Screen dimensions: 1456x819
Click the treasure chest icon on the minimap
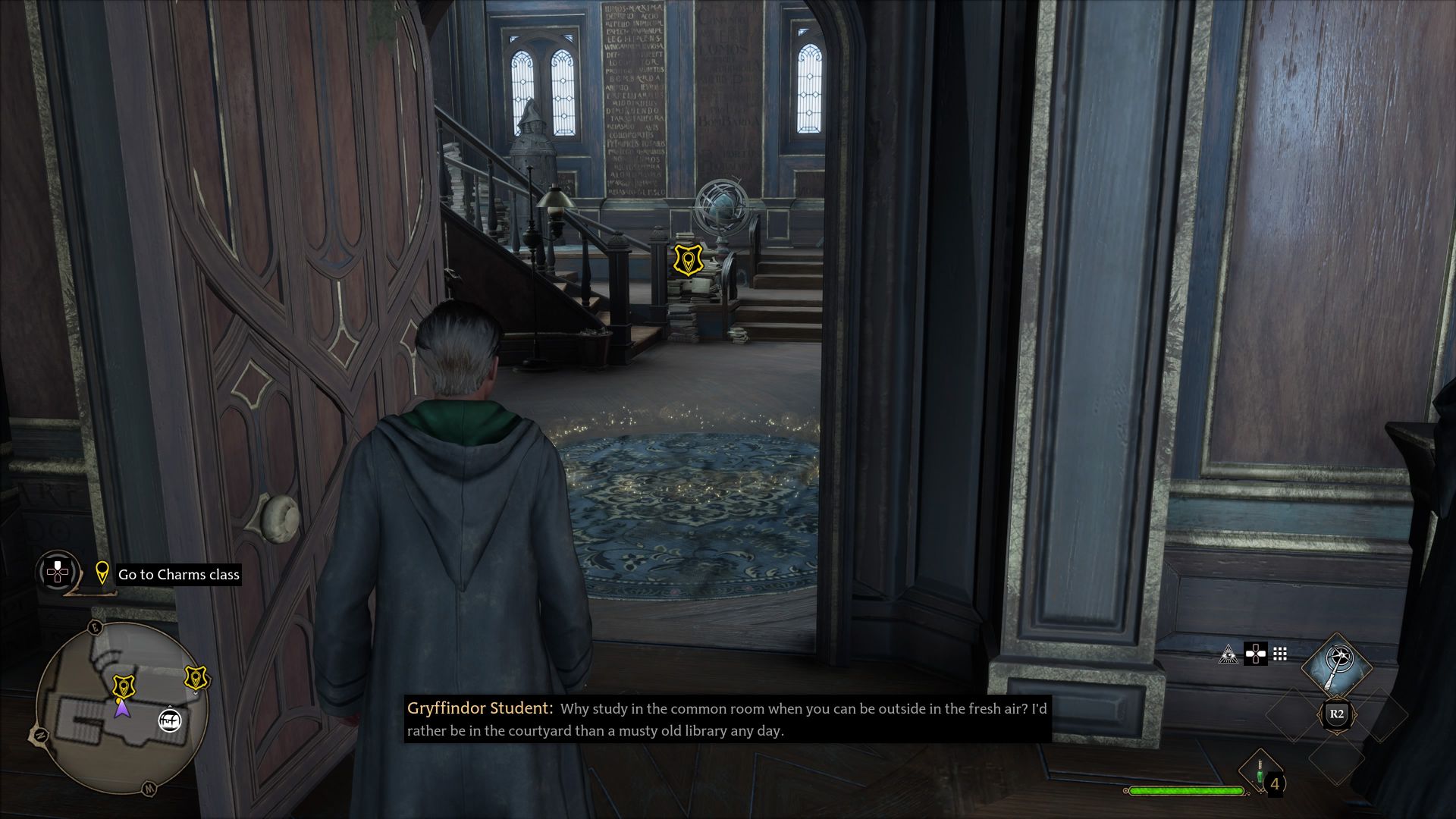(x=170, y=720)
